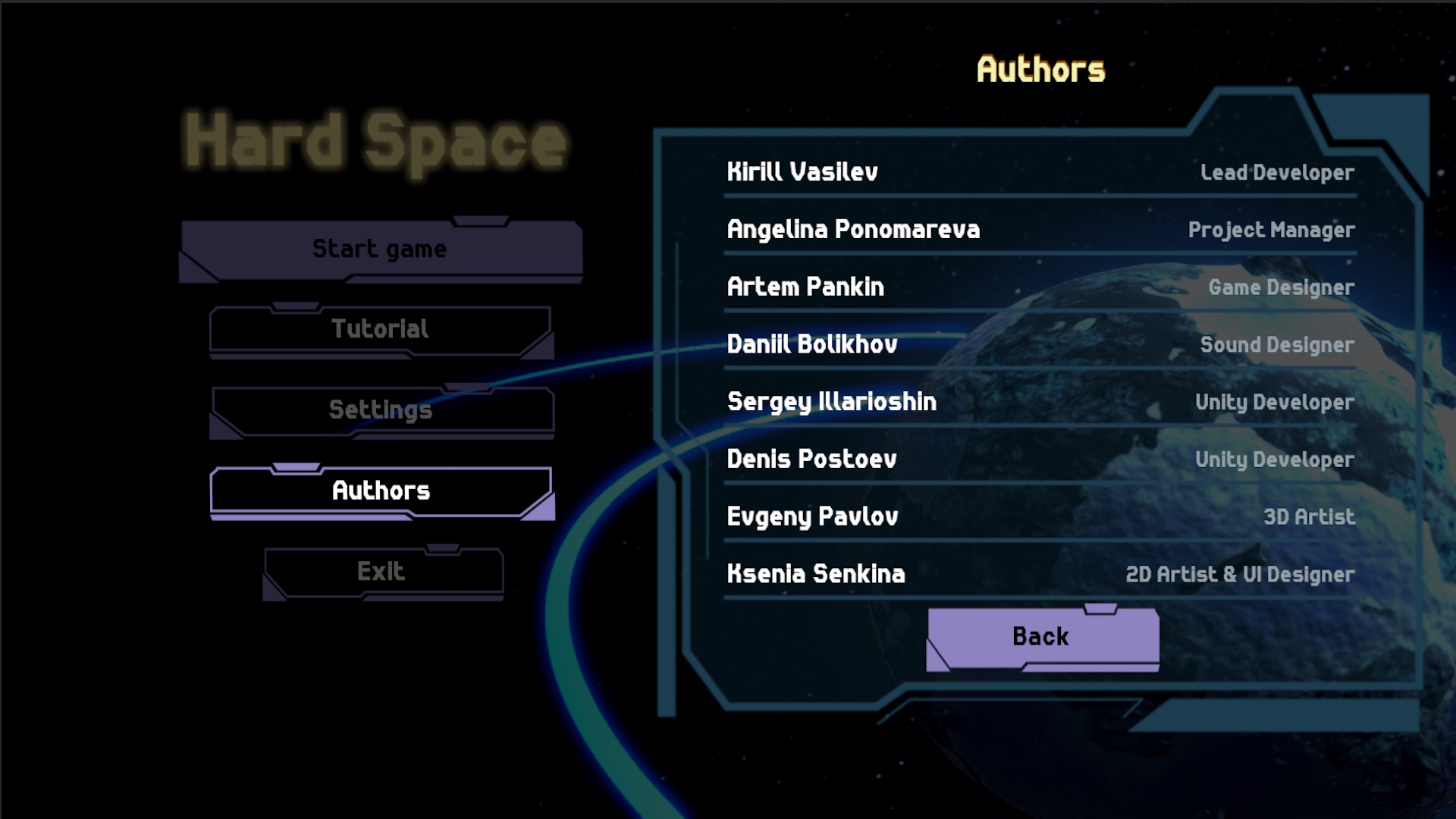The height and width of the screenshot is (819, 1456).
Task: Click the Project Manager role label
Action: point(1271,230)
